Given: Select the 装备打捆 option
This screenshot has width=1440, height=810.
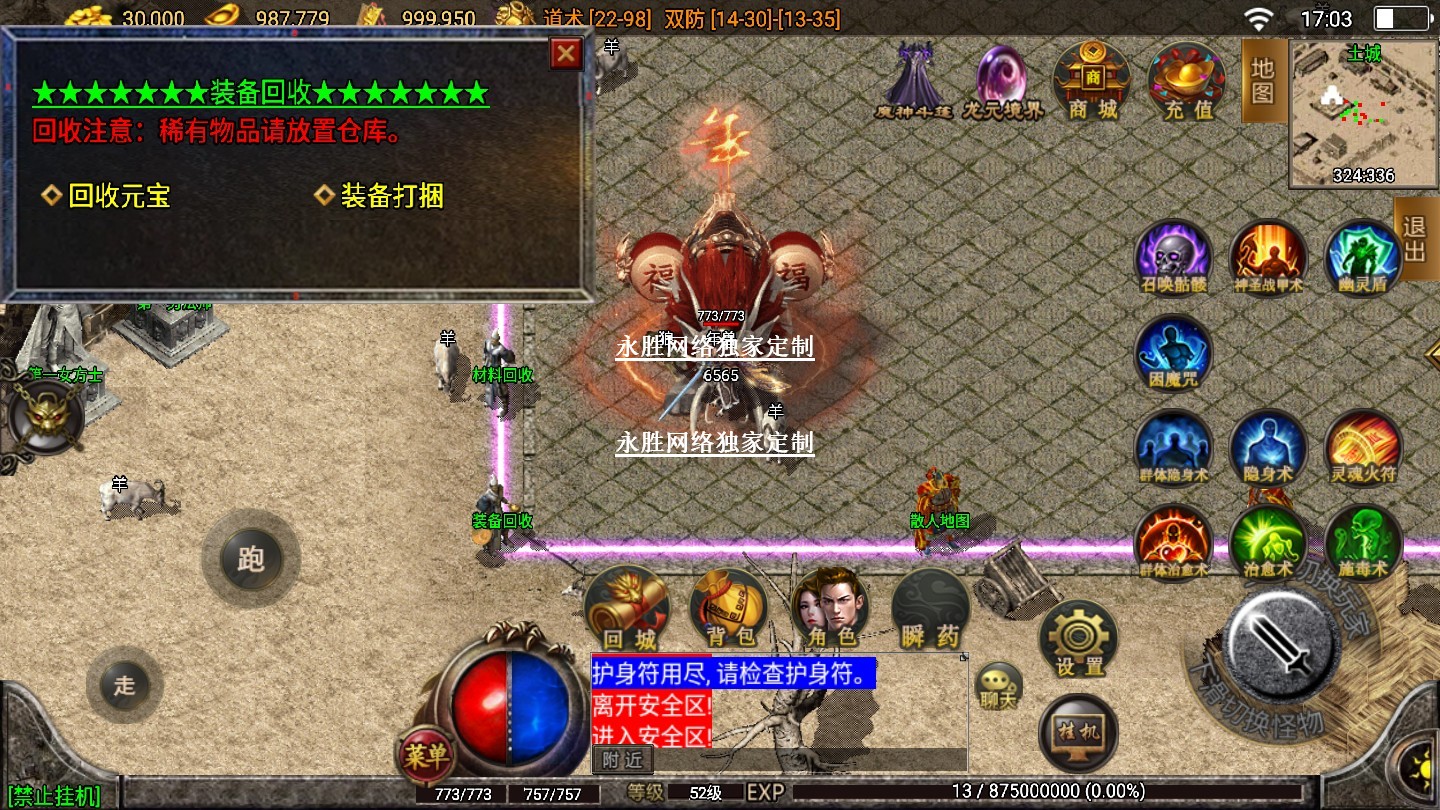Looking at the screenshot, I should point(391,196).
